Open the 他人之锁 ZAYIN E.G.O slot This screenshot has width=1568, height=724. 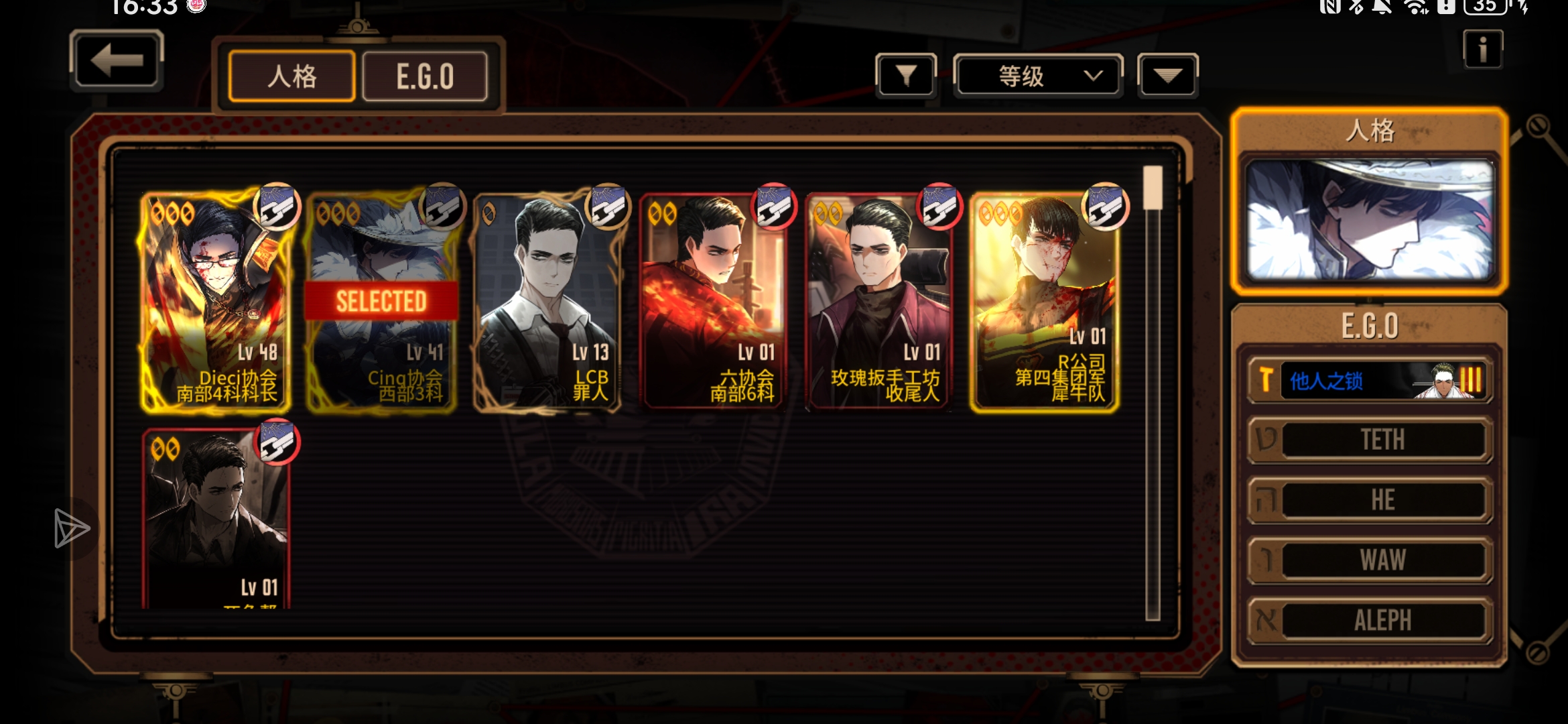[1370, 380]
